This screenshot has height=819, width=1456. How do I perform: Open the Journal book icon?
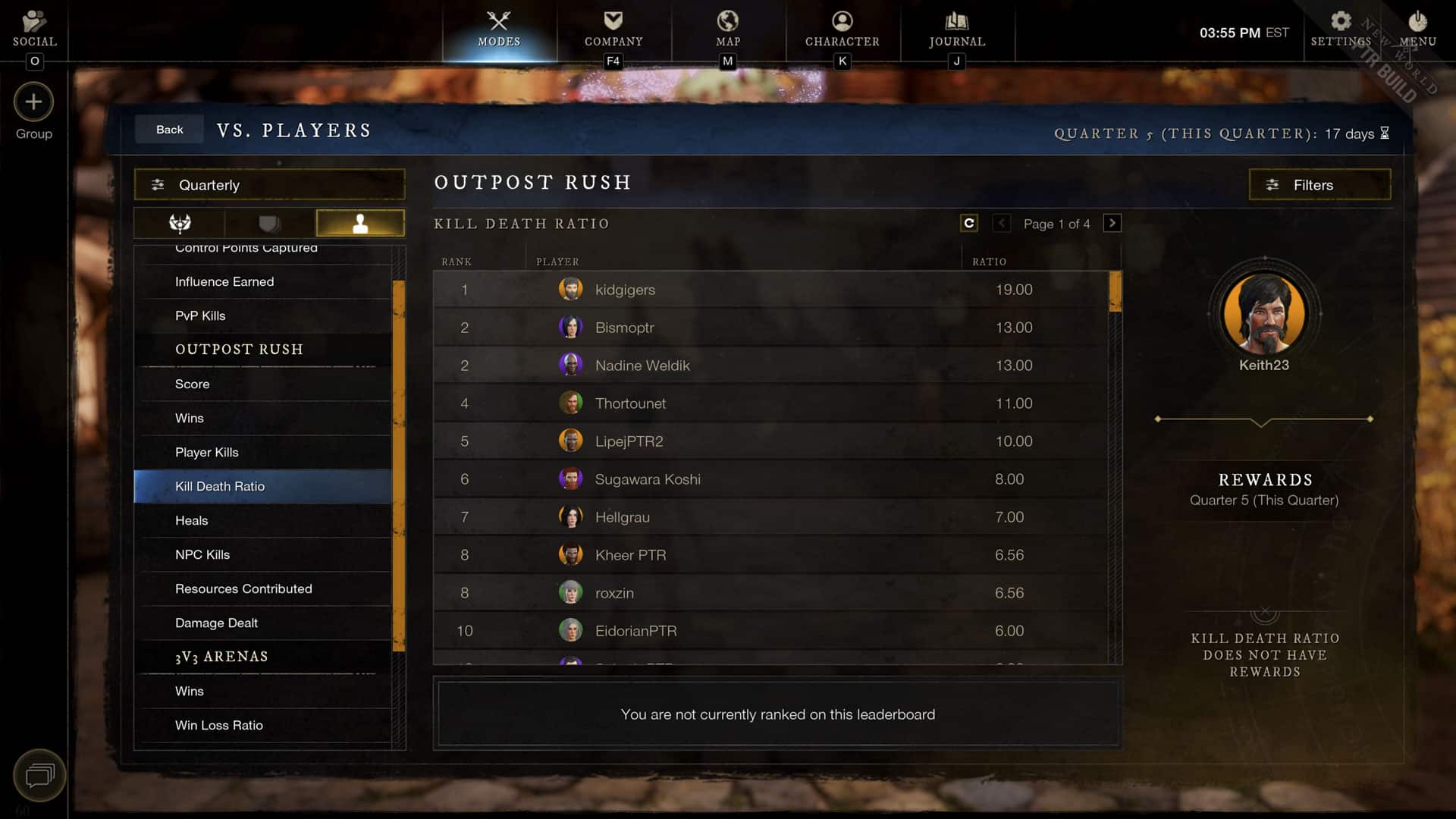(956, 23)
